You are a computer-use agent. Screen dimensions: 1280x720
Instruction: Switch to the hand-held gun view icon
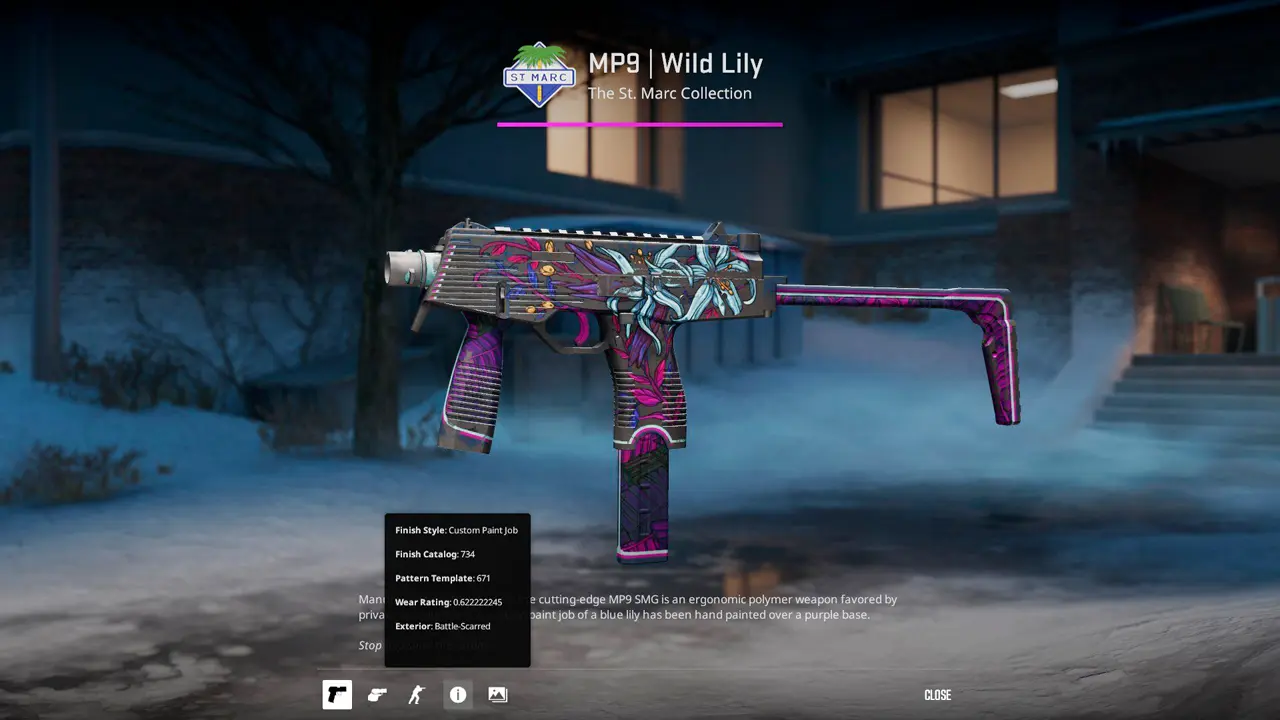377,694
